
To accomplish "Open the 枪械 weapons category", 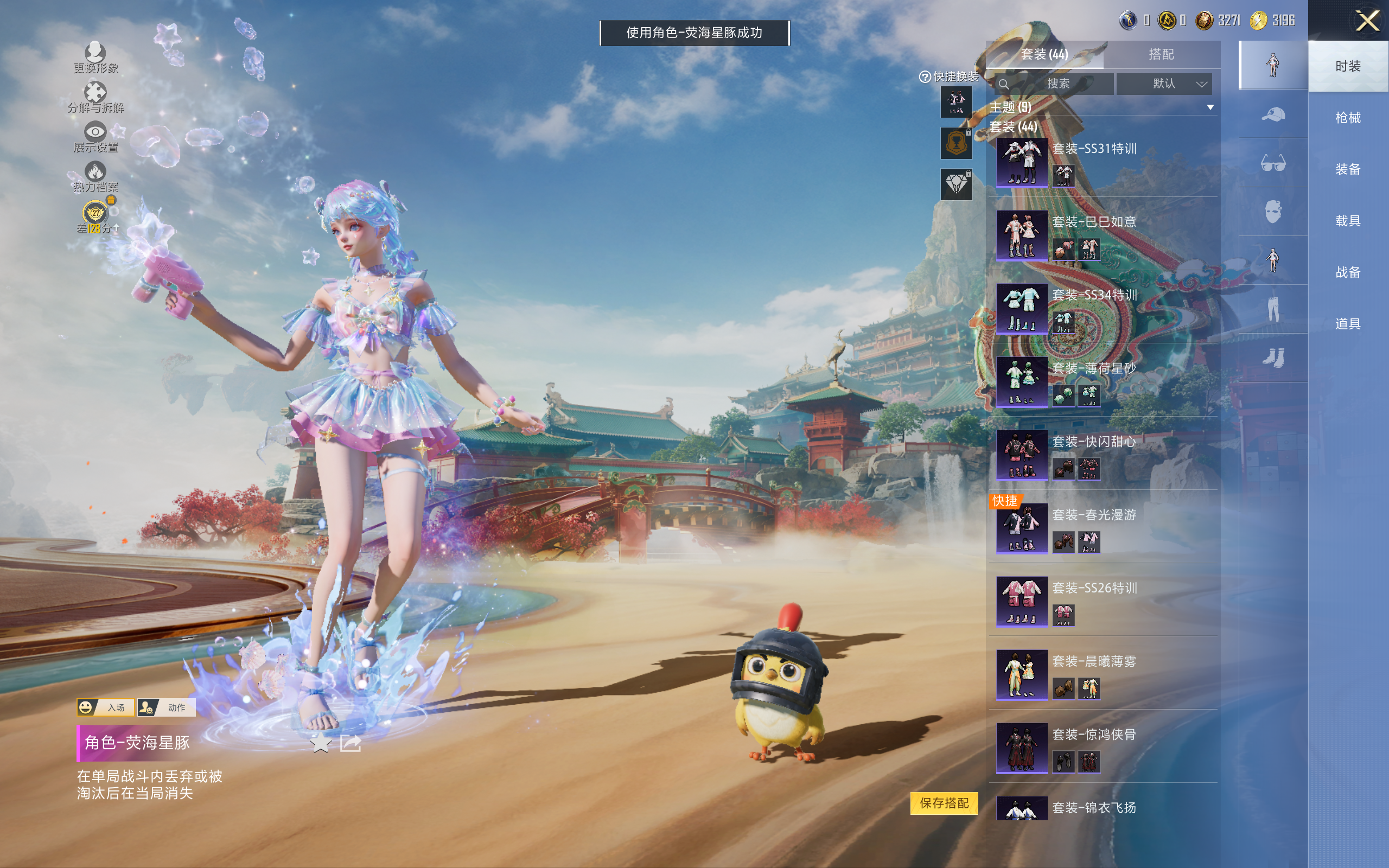I will (x=1348, y=118).
